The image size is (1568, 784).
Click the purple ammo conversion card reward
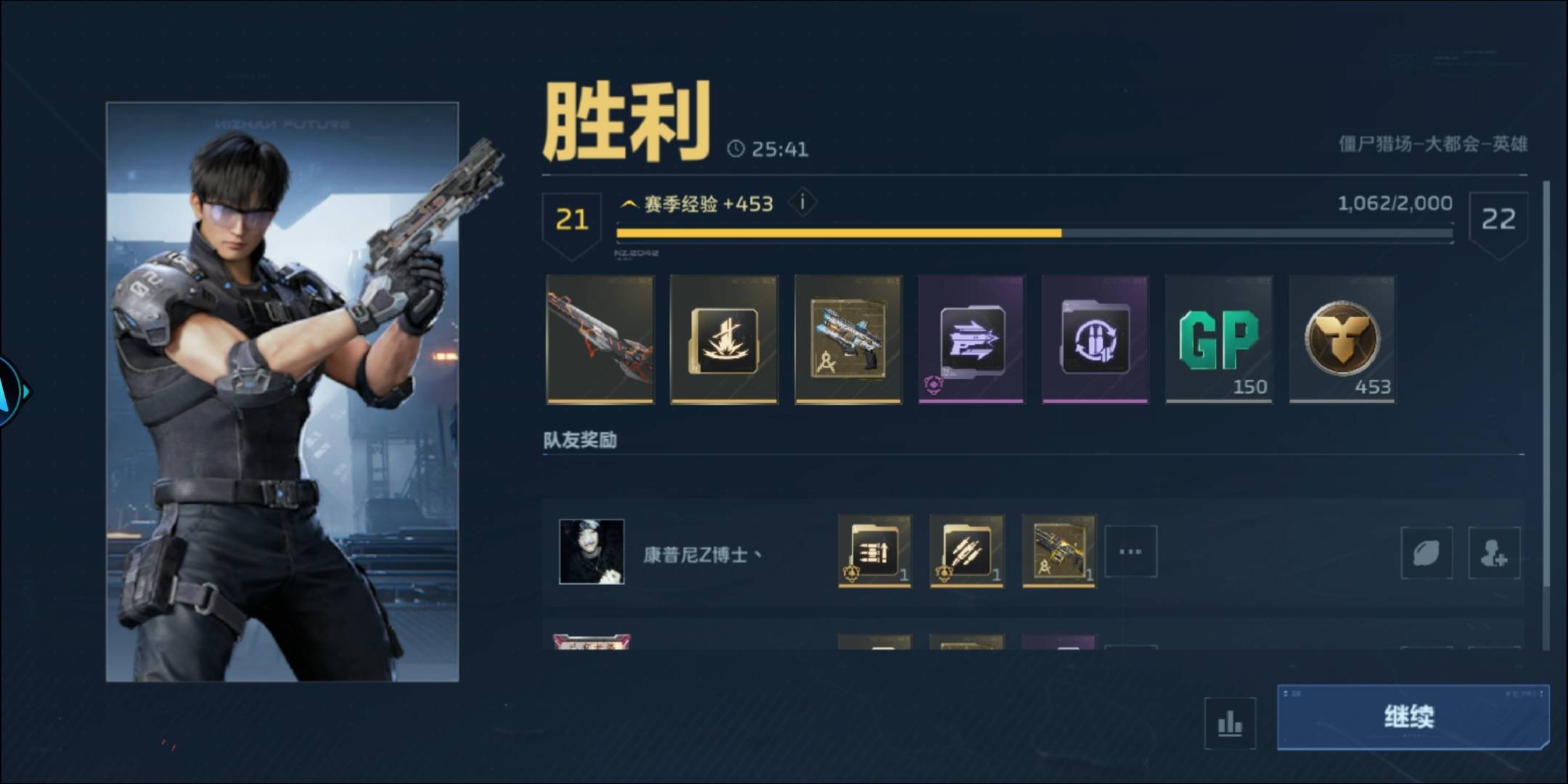[1095, 340]
